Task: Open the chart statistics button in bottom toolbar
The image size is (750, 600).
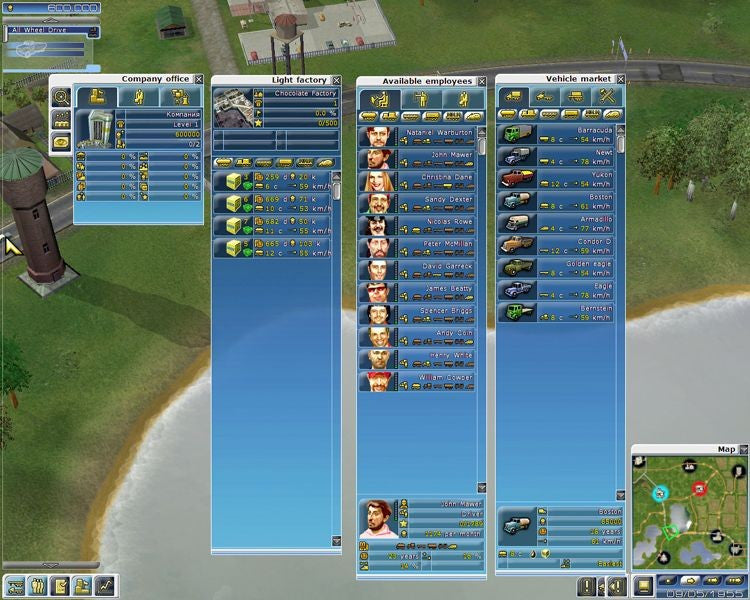Action: 104,586
